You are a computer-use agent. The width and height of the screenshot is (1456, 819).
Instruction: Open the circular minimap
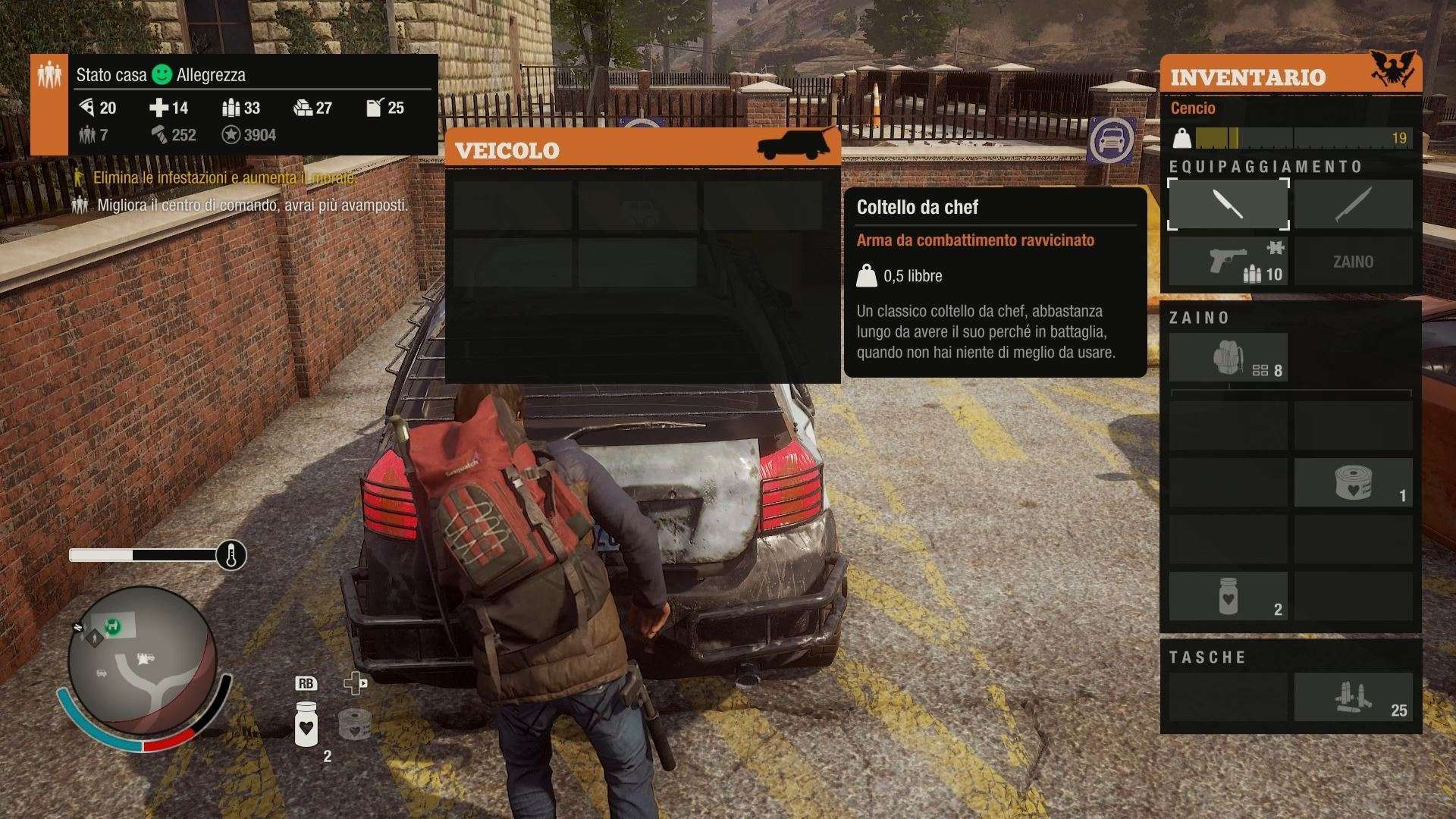point(142,659)
